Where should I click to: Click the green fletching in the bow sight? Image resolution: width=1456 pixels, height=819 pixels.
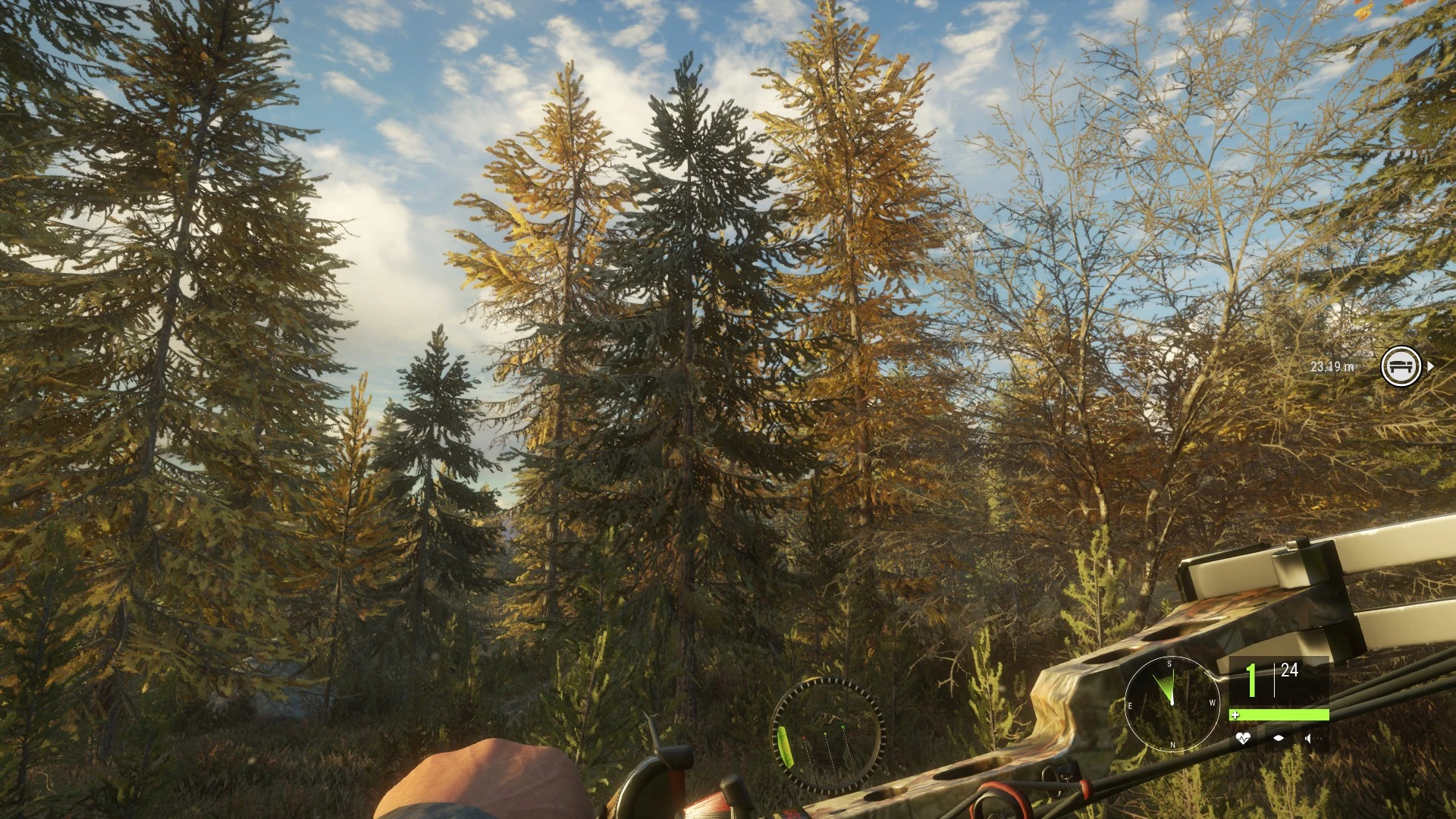[x=786, y=746]
